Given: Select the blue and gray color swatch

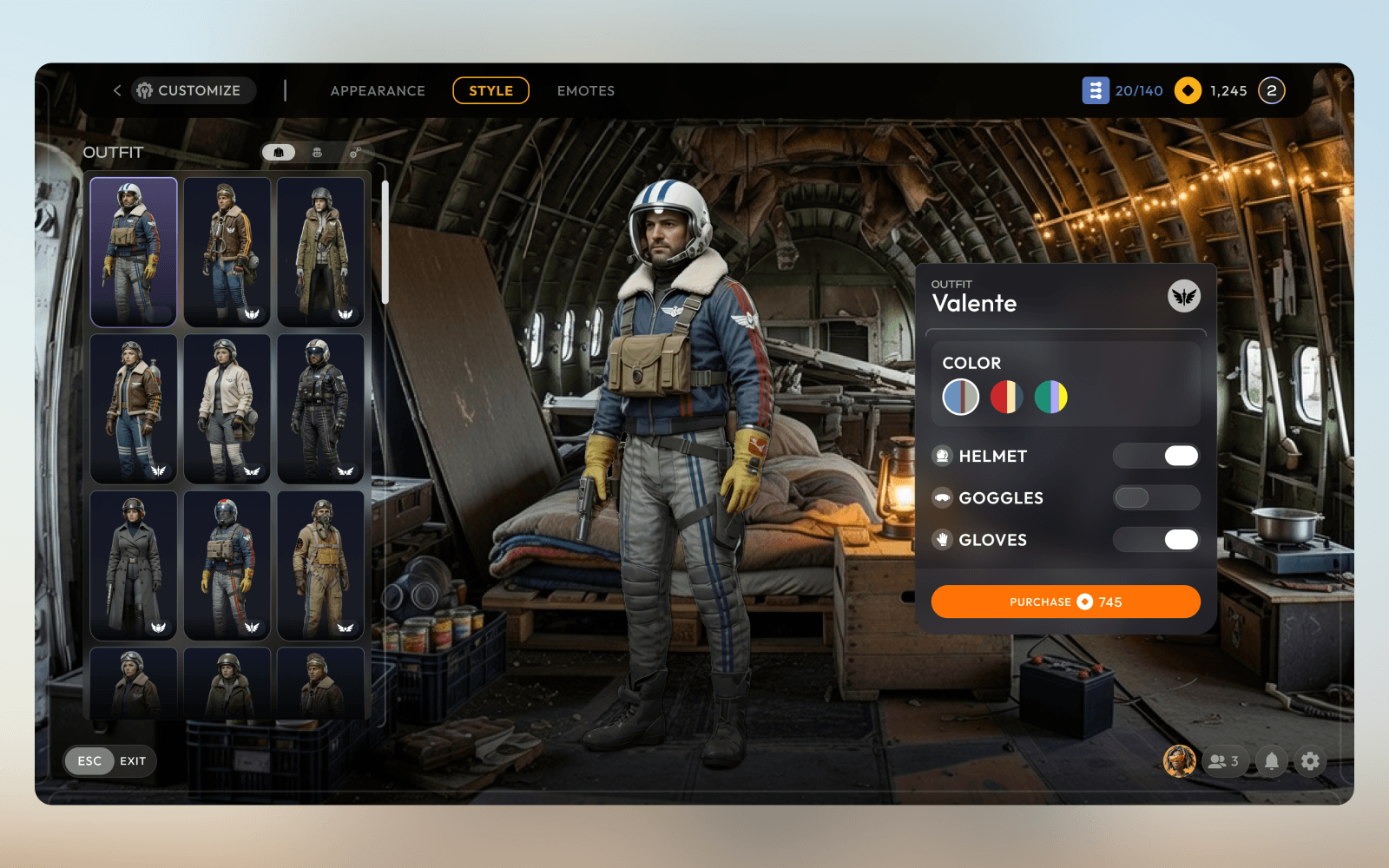Looking at the screenshot, I should point(961,397).
